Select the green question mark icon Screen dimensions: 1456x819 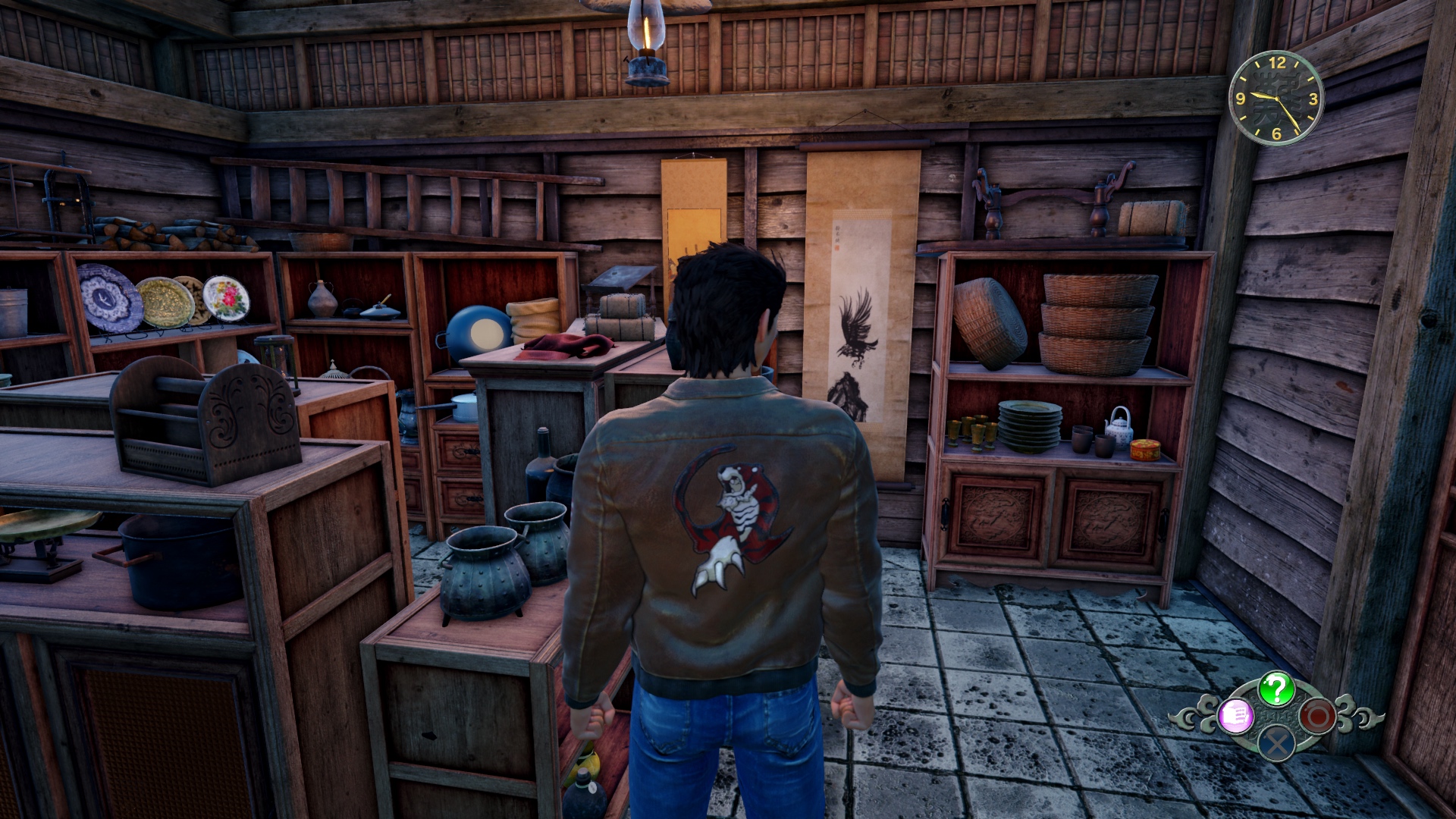click(x=1276, y=689)
